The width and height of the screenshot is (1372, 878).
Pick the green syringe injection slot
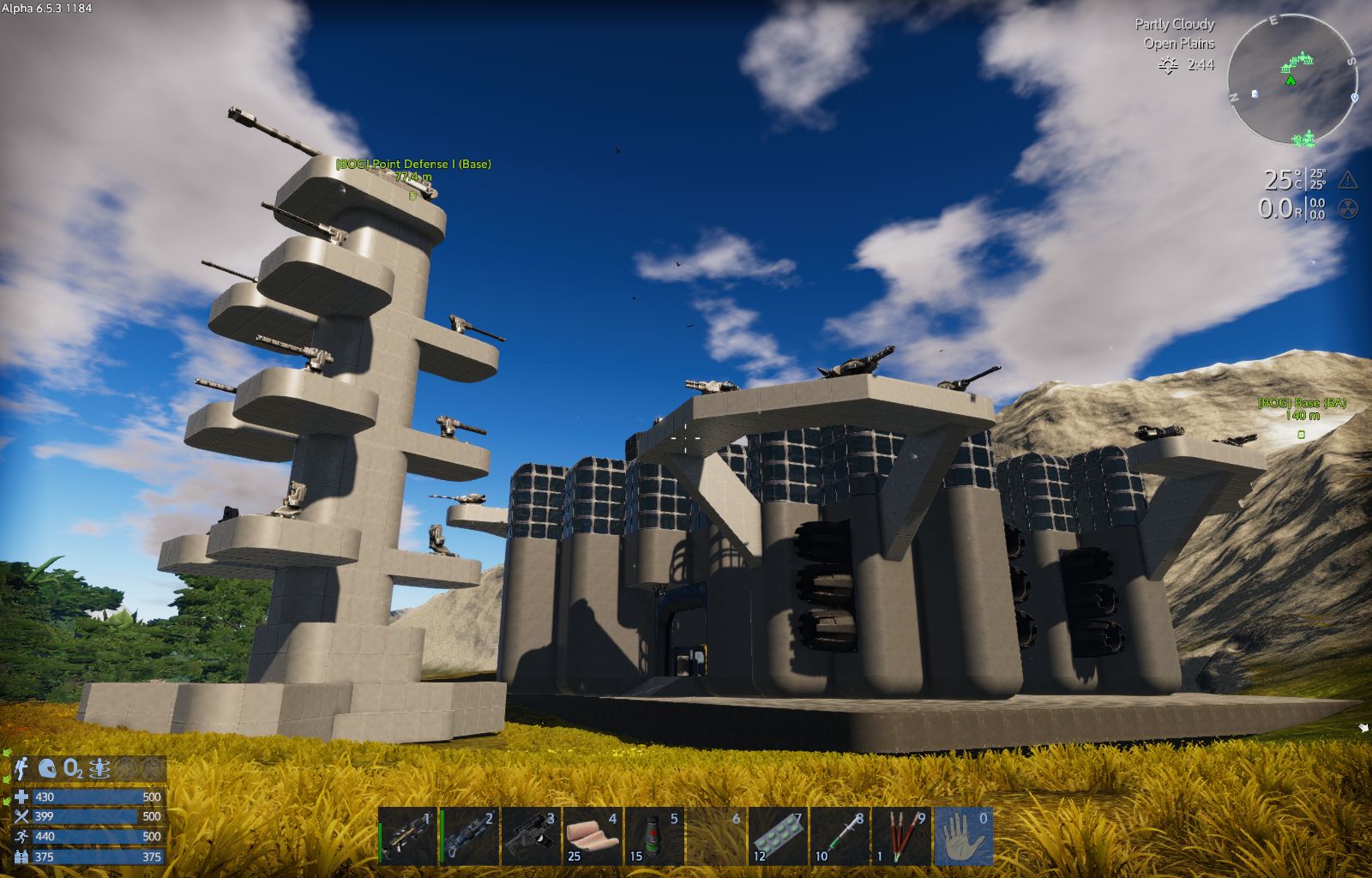(x=840, y=836)
